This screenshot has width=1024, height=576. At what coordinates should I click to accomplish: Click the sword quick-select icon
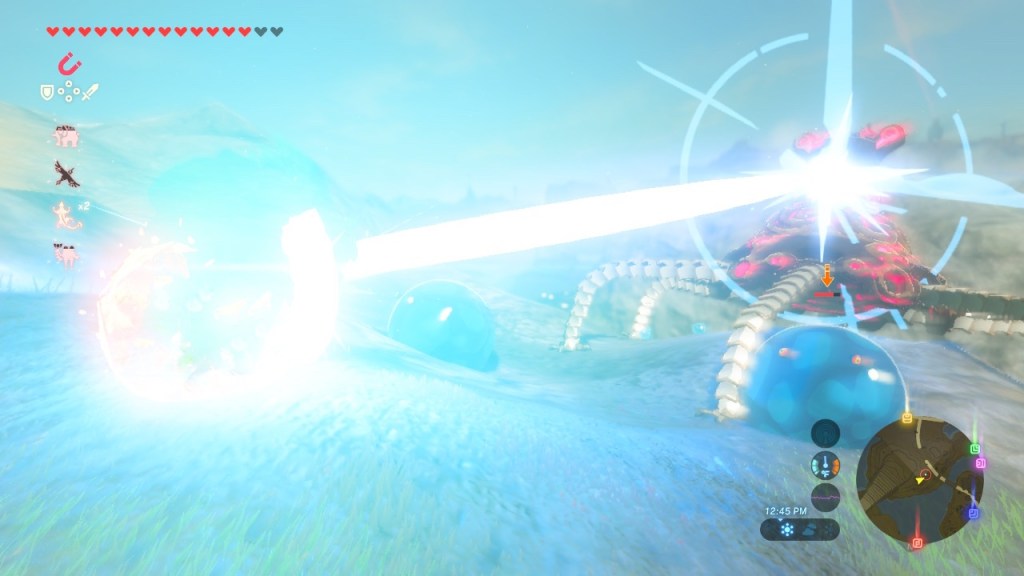(90, 92)
